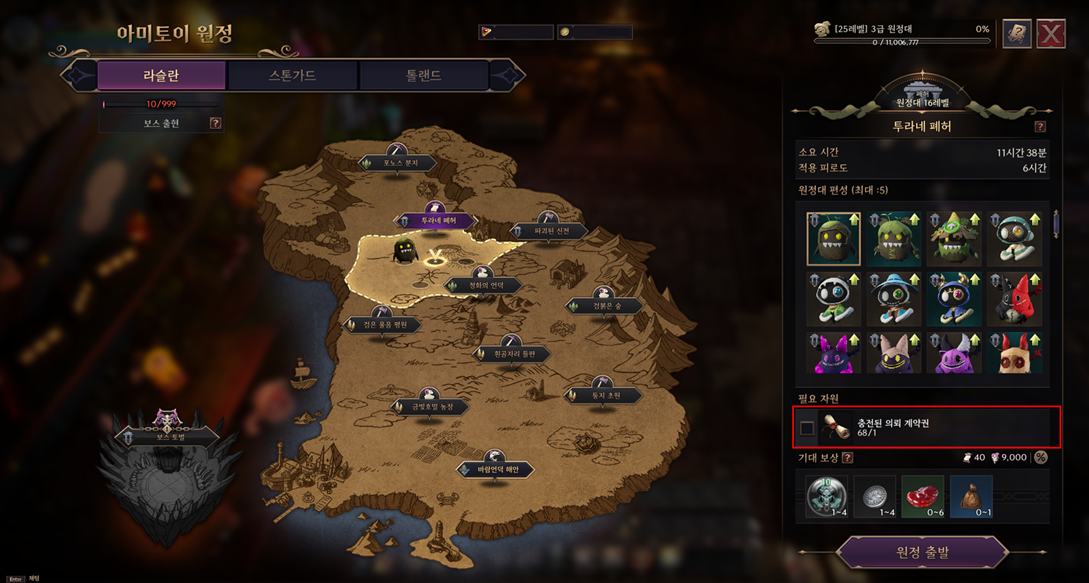The image size is (1089, 583).
Task: Tick the 충전된 의뢰 계약권 checkbox
Action: coord(807,428)
